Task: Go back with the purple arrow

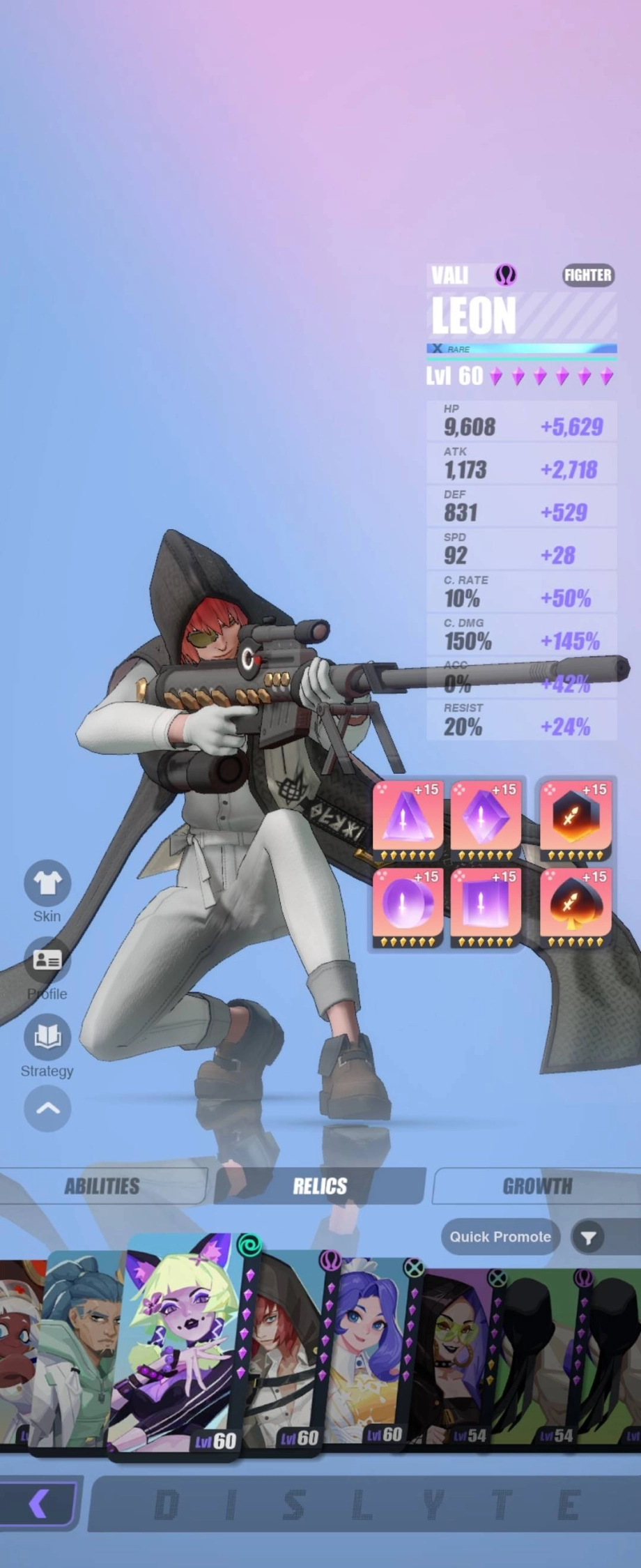Action: point(38,1504)
